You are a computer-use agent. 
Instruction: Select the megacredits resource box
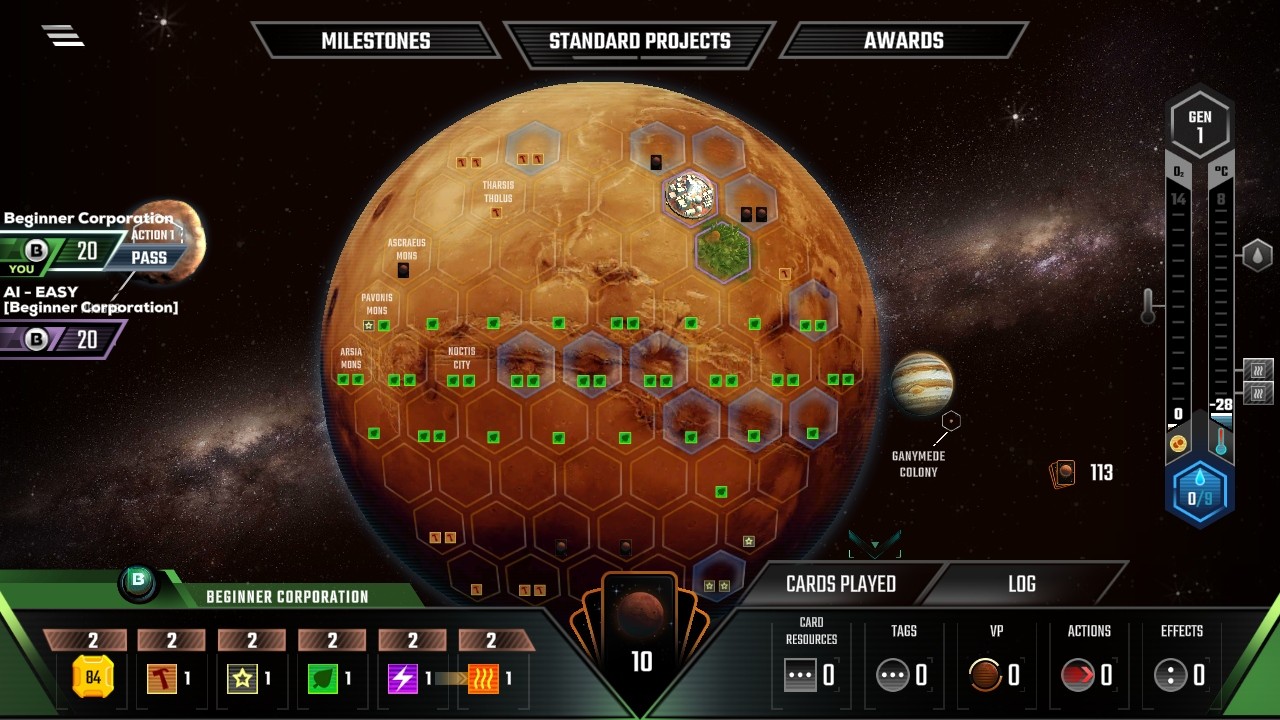coord(92,678)
